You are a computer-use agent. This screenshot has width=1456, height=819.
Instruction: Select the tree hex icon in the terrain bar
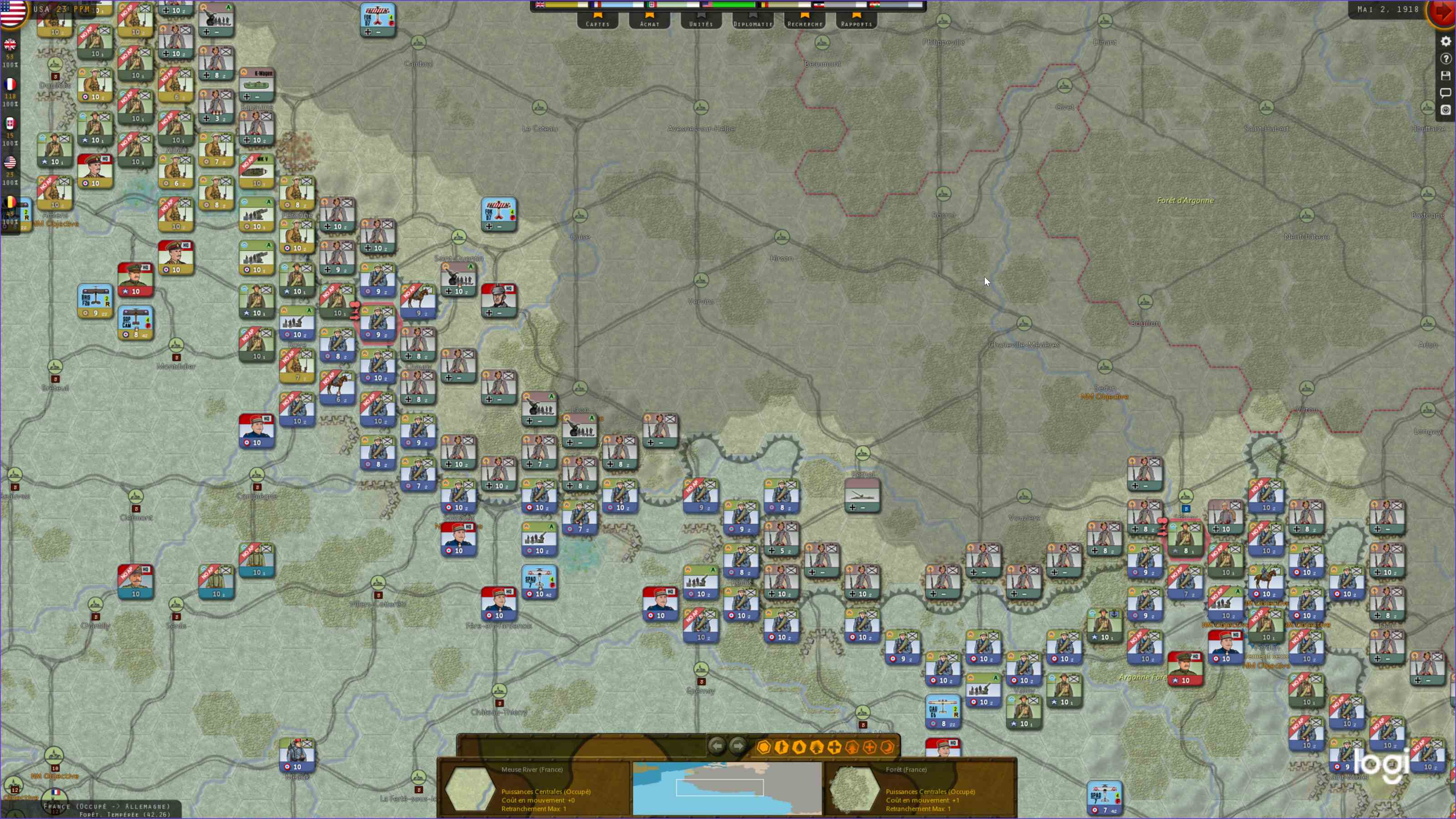tap(817, 747)
